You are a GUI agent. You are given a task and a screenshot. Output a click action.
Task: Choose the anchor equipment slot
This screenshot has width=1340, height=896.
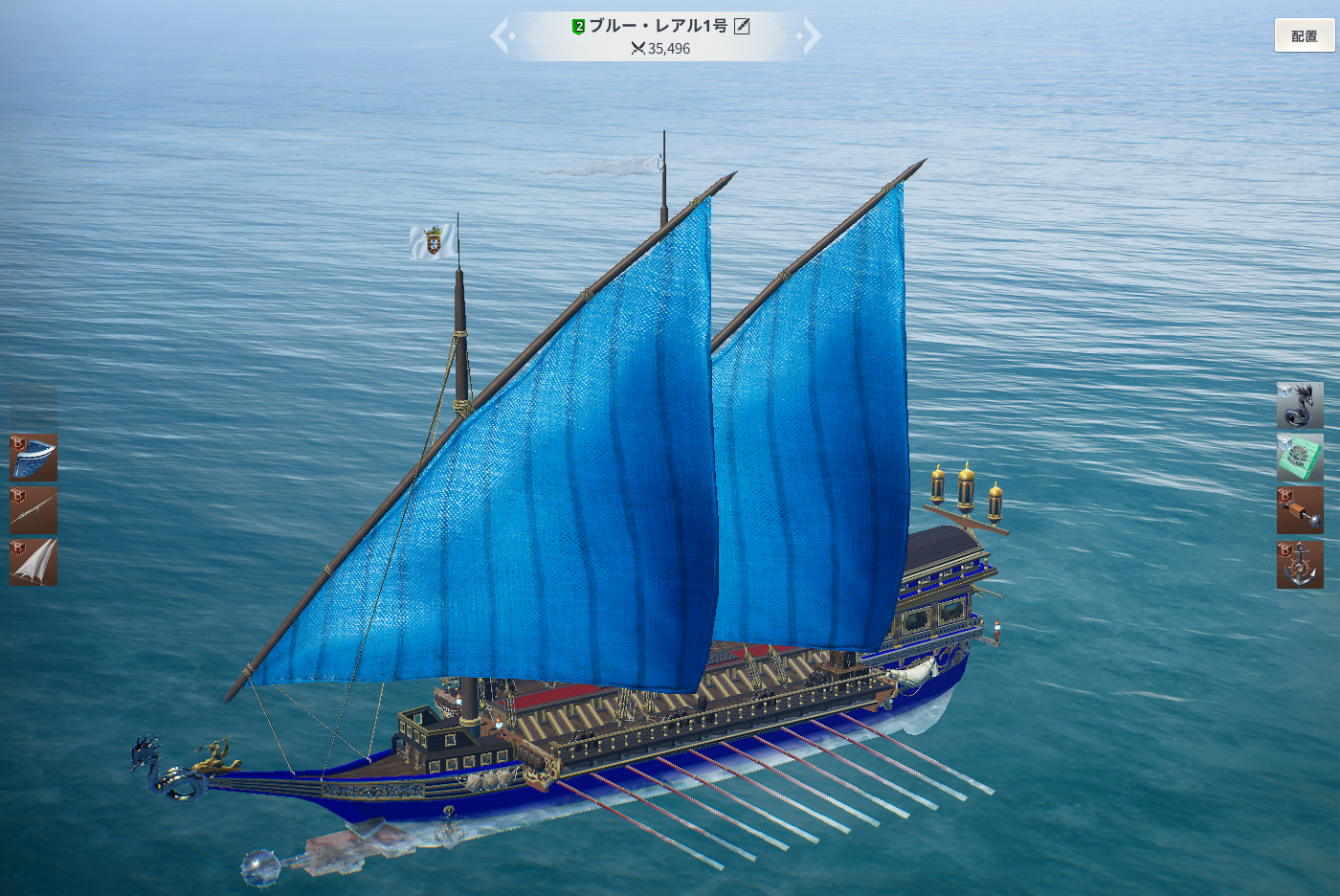[x=1300, y=564]
